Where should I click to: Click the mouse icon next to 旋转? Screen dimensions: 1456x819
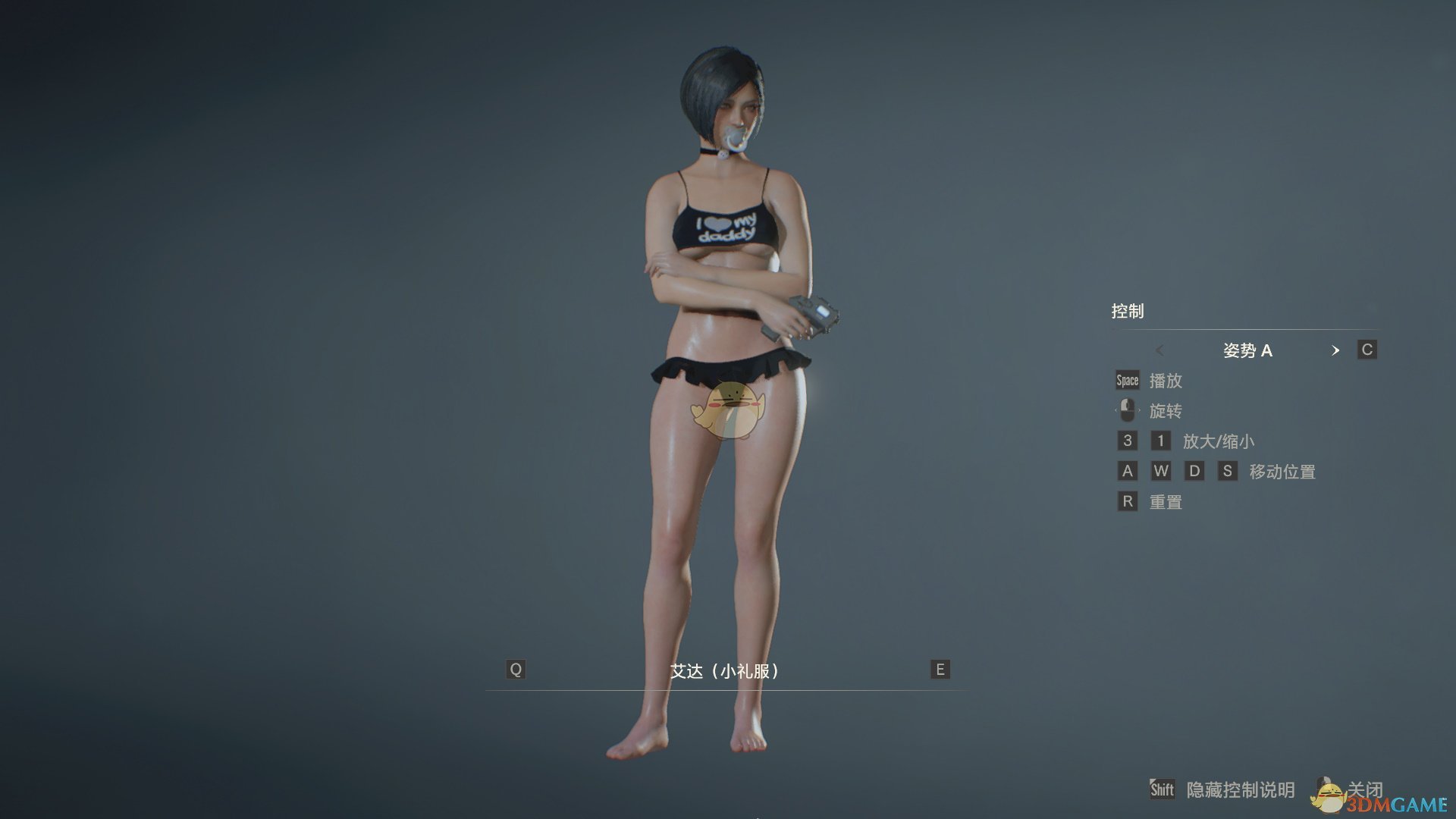[1126, 410]
